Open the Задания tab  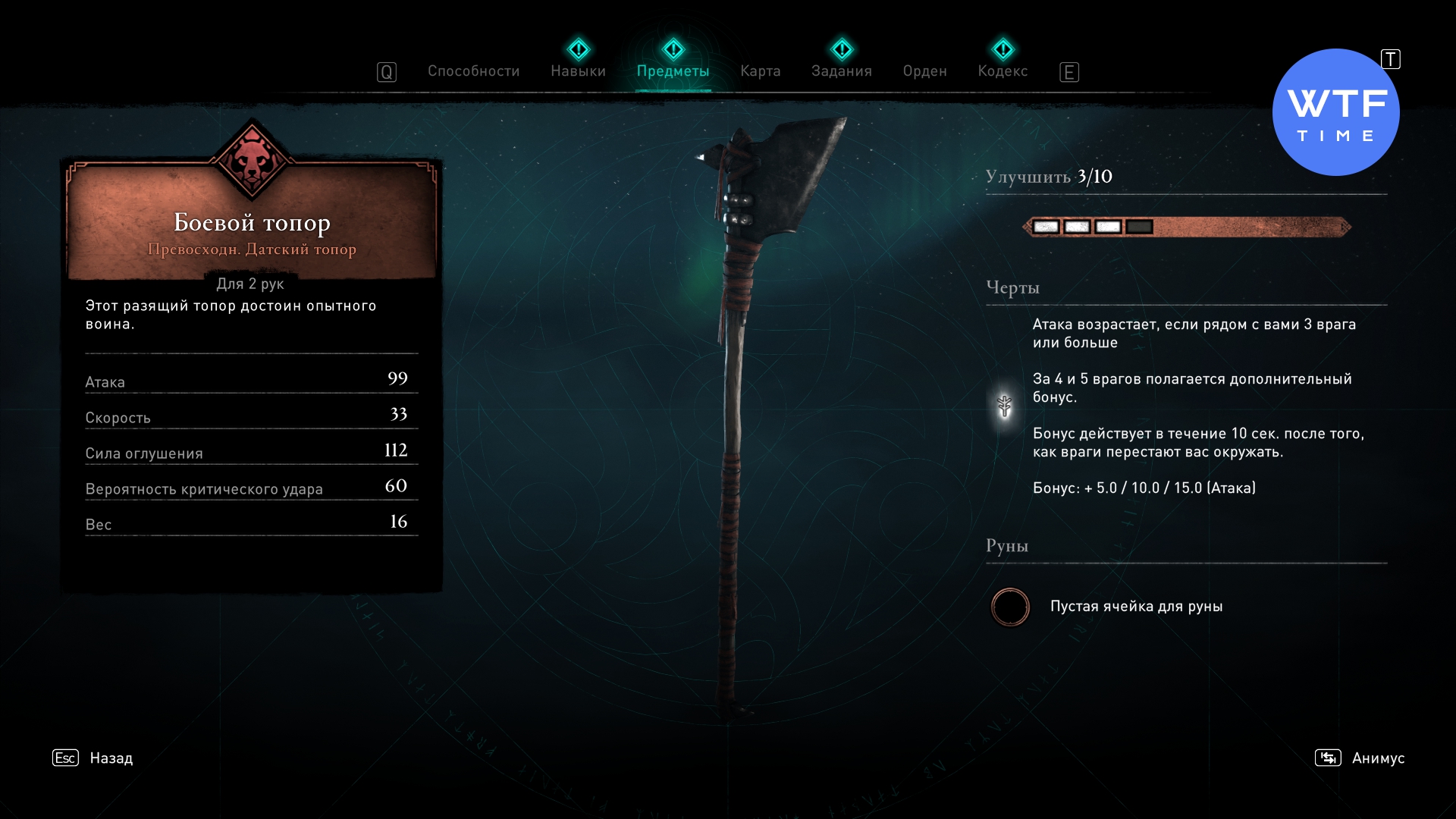point(841,71)
